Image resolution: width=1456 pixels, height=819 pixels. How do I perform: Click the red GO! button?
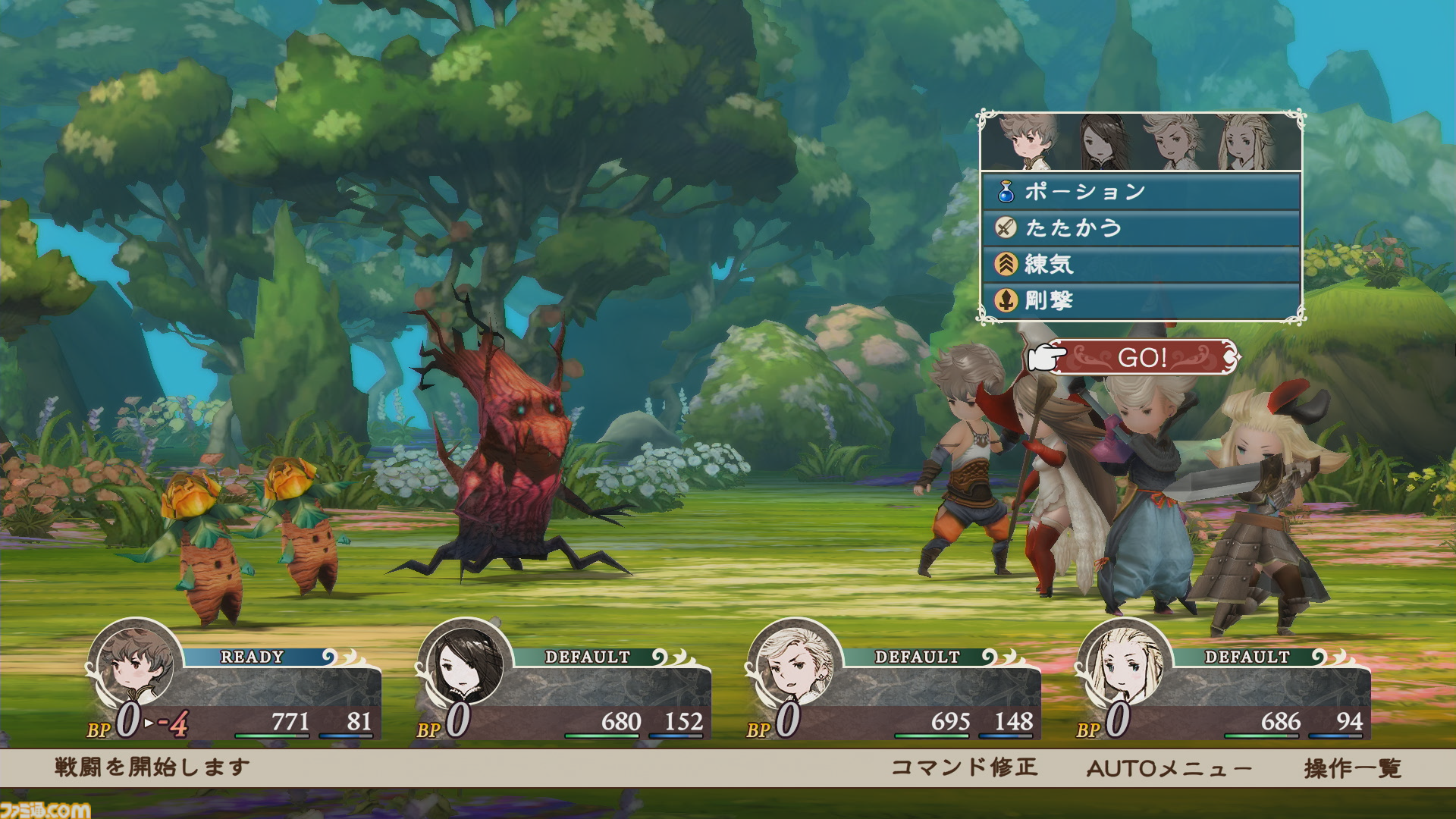point(1142,357)
